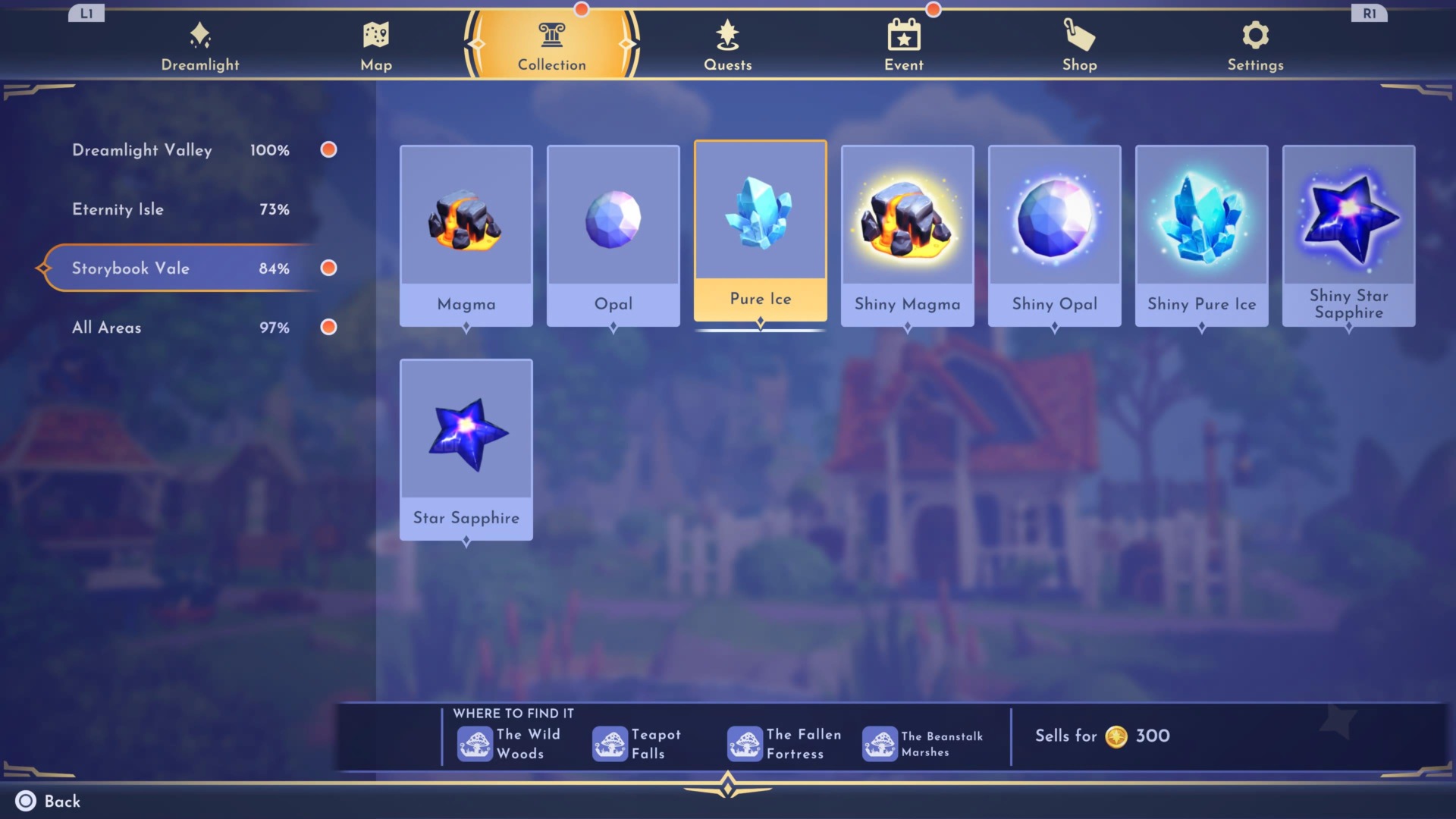The height and width of the screenshot is (819, 1456).
Task: Select the All Areas progress dot
Action: [328, 327]
